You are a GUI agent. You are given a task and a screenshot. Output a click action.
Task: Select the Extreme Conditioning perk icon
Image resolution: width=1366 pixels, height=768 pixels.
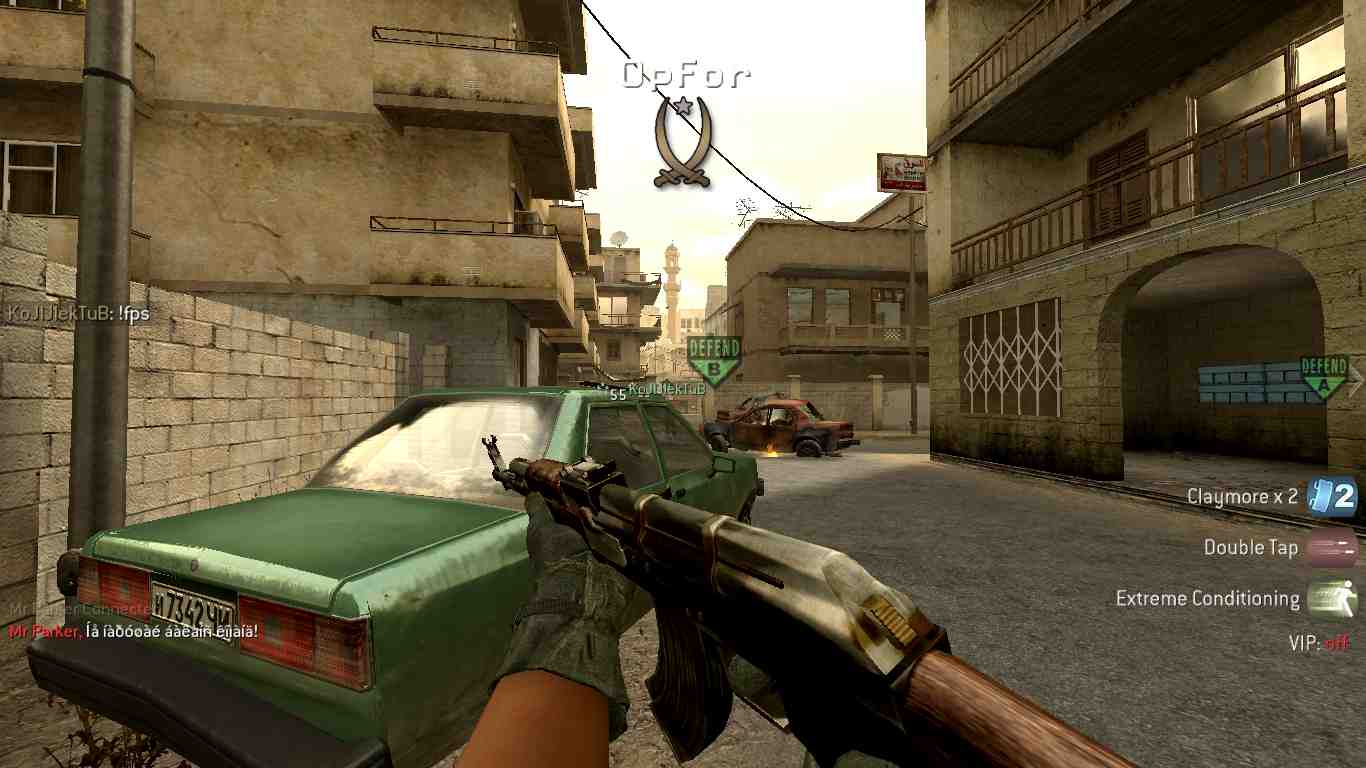click(x=1332, y=598)
